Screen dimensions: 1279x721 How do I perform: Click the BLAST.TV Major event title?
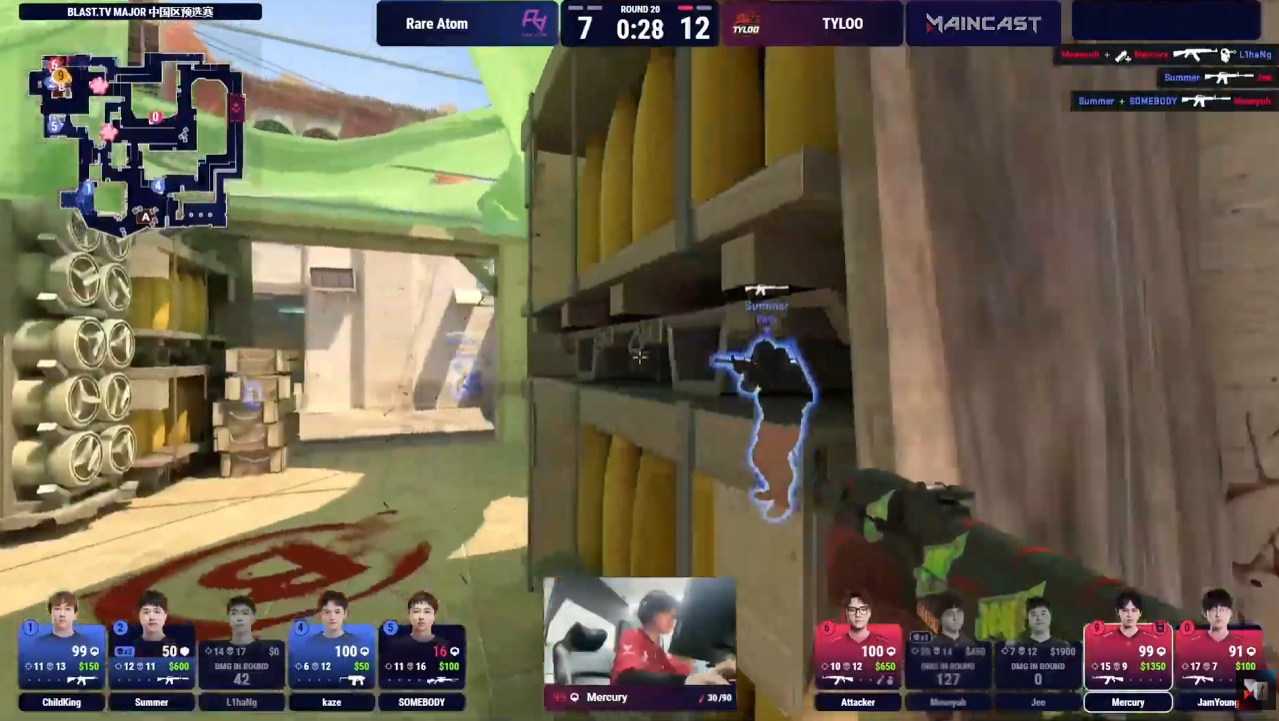point(140,12)
